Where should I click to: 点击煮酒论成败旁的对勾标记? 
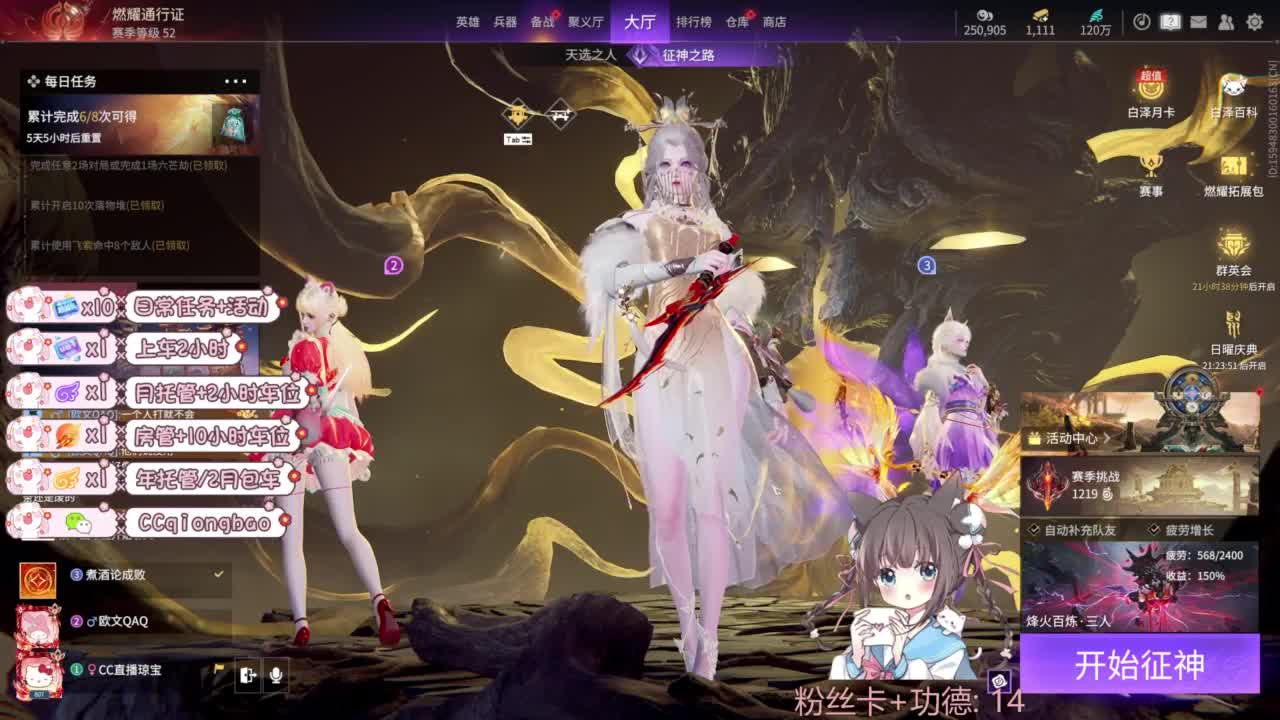[218, 575]
